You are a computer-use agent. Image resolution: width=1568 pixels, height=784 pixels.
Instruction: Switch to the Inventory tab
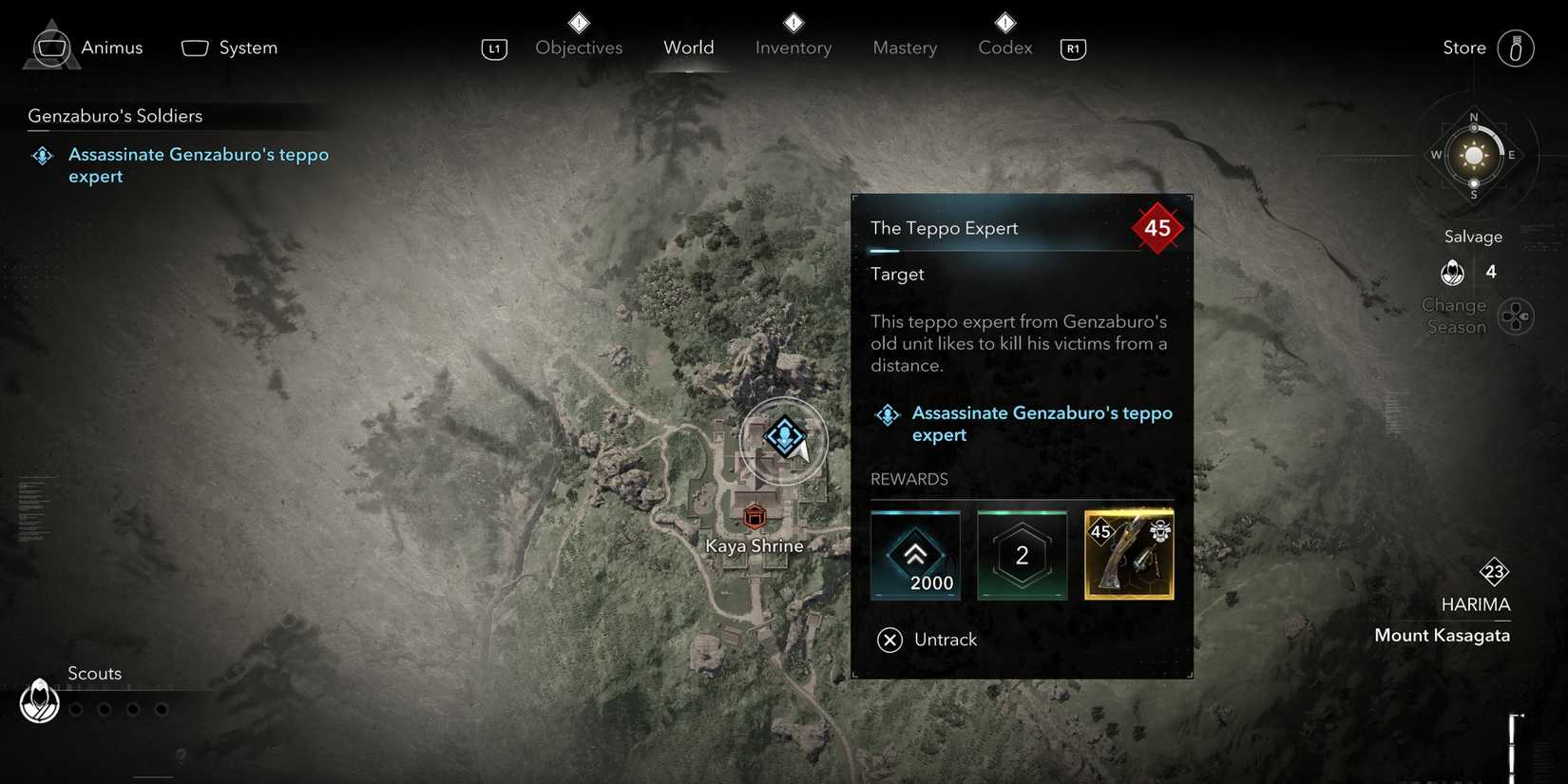point(794,48)
